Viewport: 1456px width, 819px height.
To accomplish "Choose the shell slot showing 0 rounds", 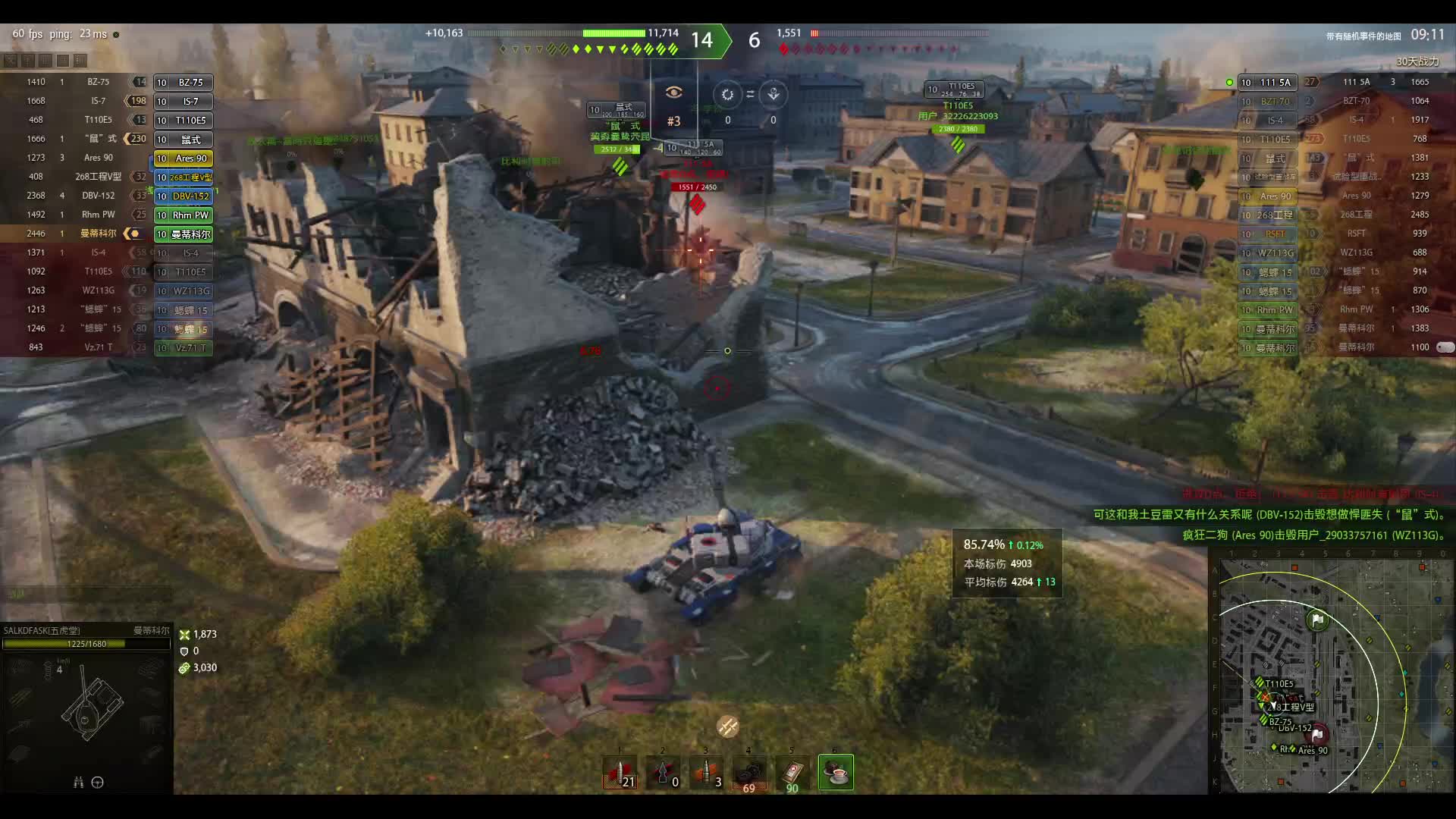I will coord(664,773).
